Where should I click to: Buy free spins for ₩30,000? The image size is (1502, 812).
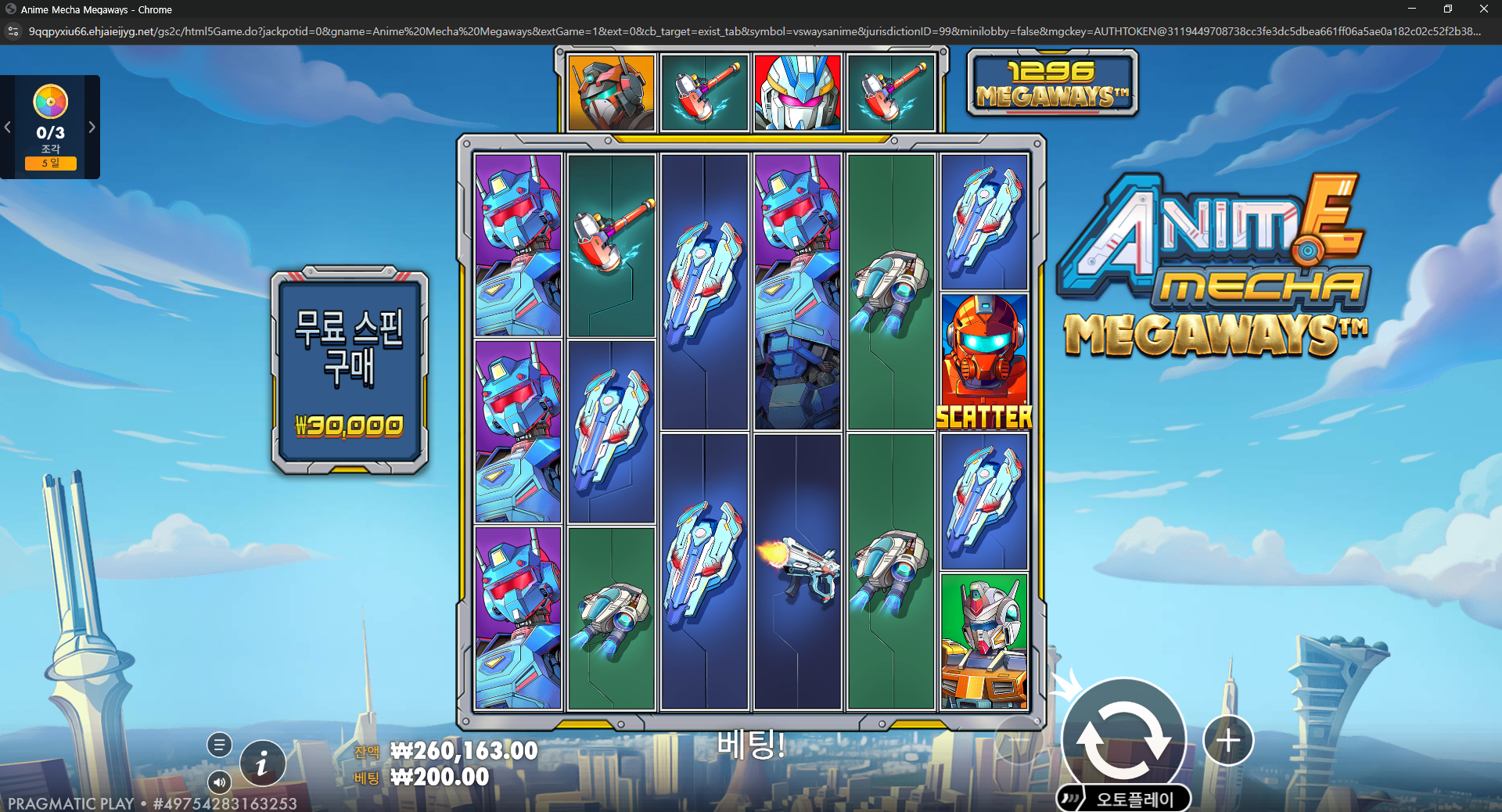pyautogui.click(x=350, y=371)
